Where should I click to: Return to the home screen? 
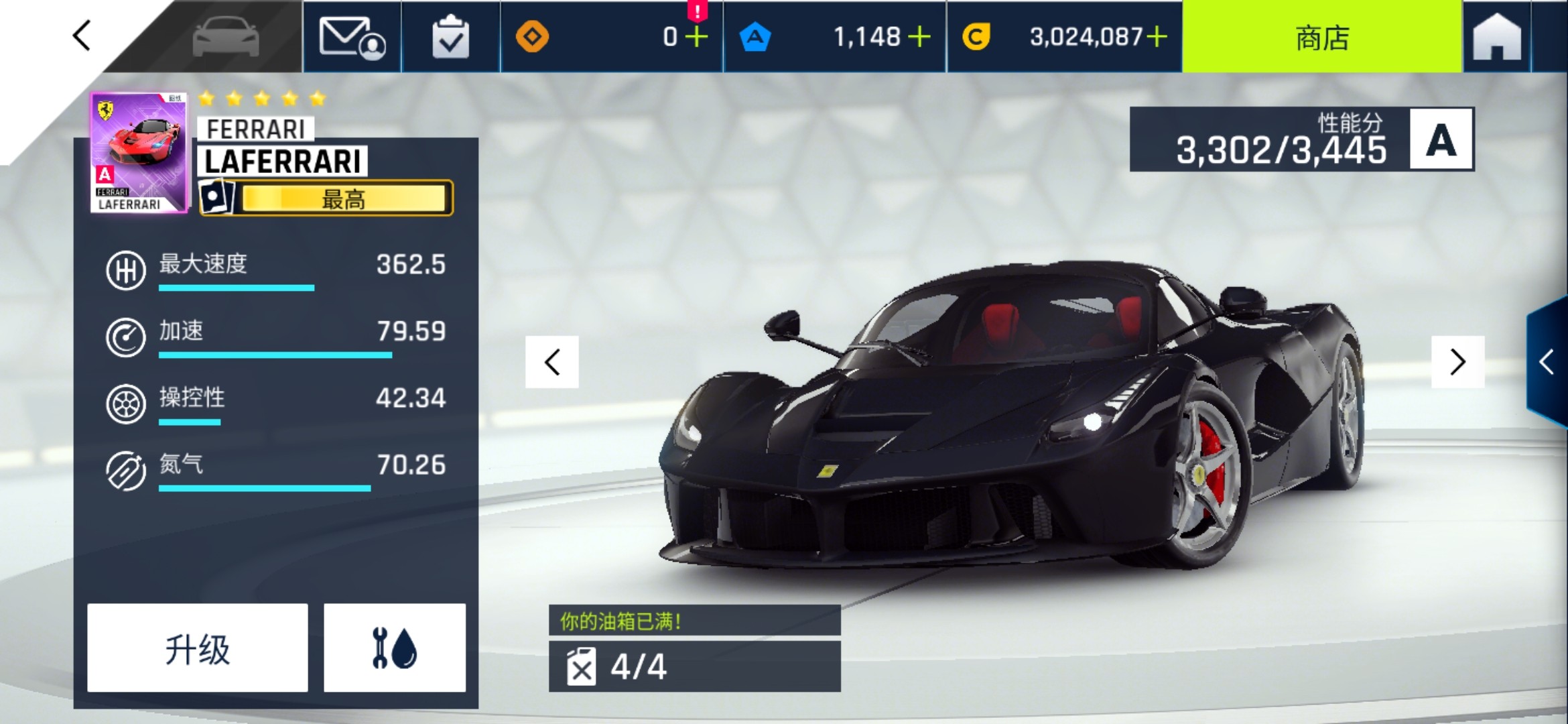pyautogui.click(x=1496, y=37)
